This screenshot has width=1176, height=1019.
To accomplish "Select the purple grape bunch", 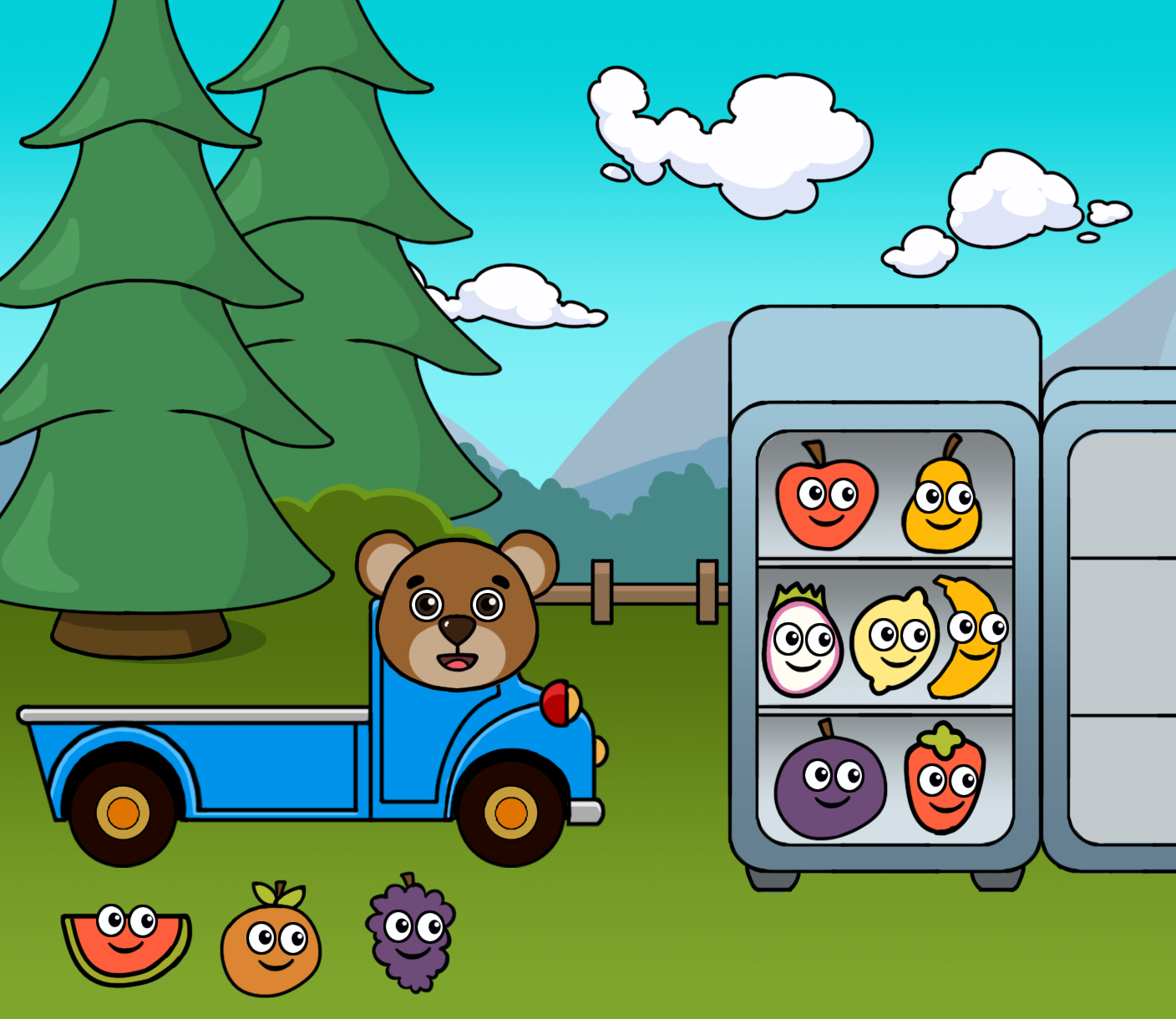I will 411,935.
